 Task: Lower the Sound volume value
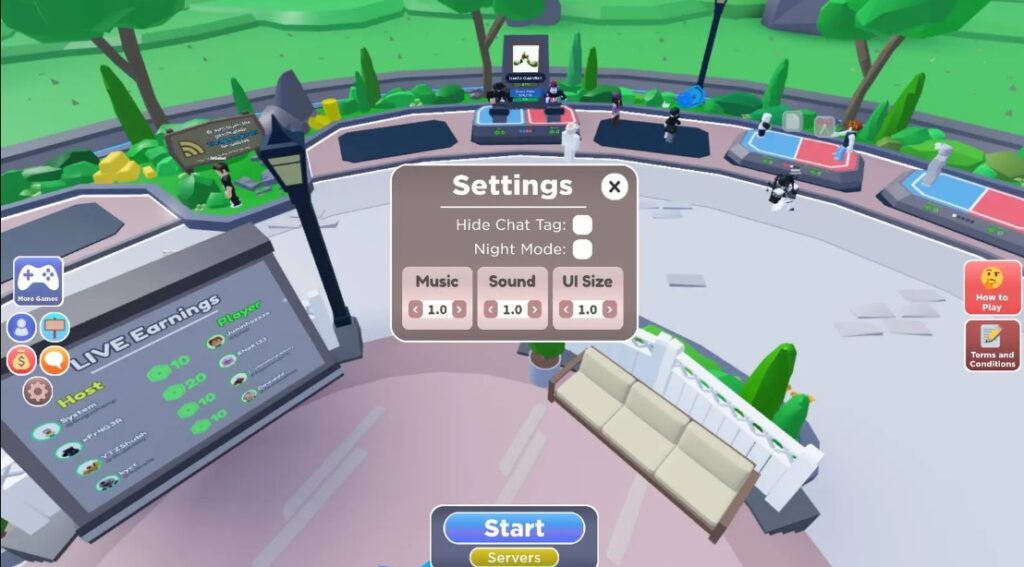(x=491, y=310)
